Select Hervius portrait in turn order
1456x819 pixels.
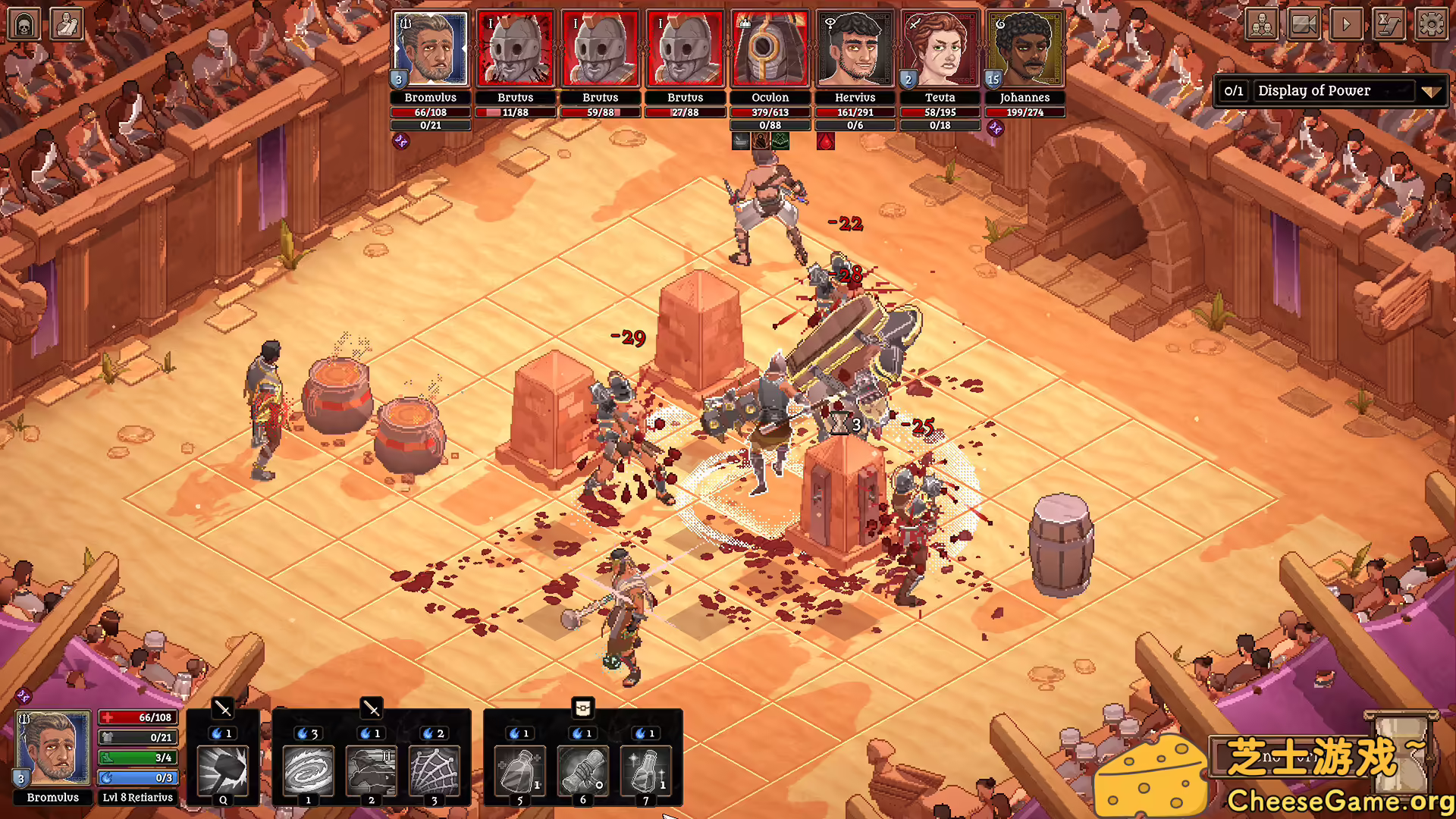(855, 49)
